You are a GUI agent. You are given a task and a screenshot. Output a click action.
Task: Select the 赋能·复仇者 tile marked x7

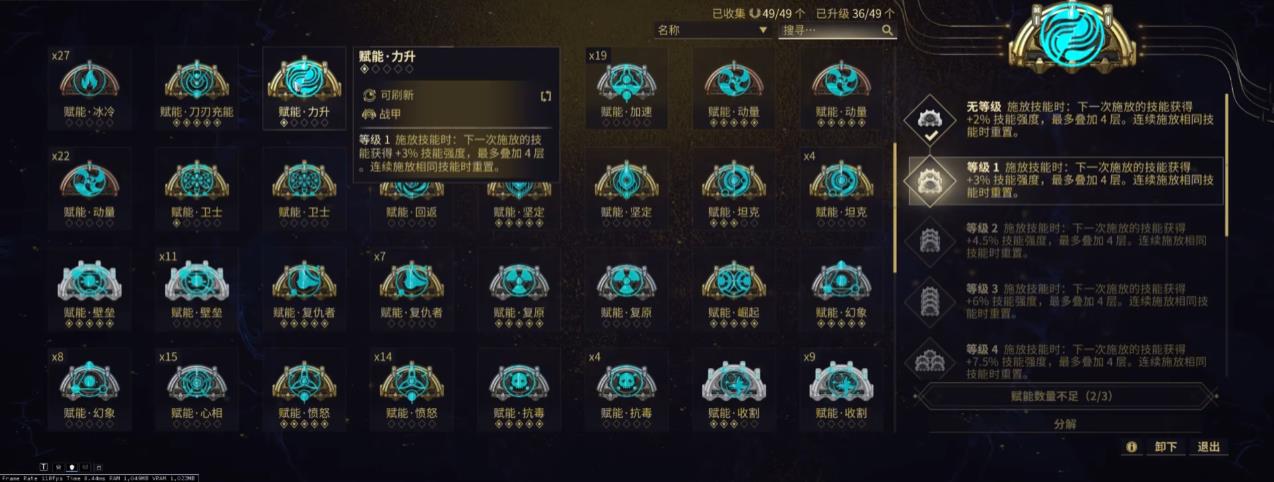pyautogui.click(x=411, y=289)
